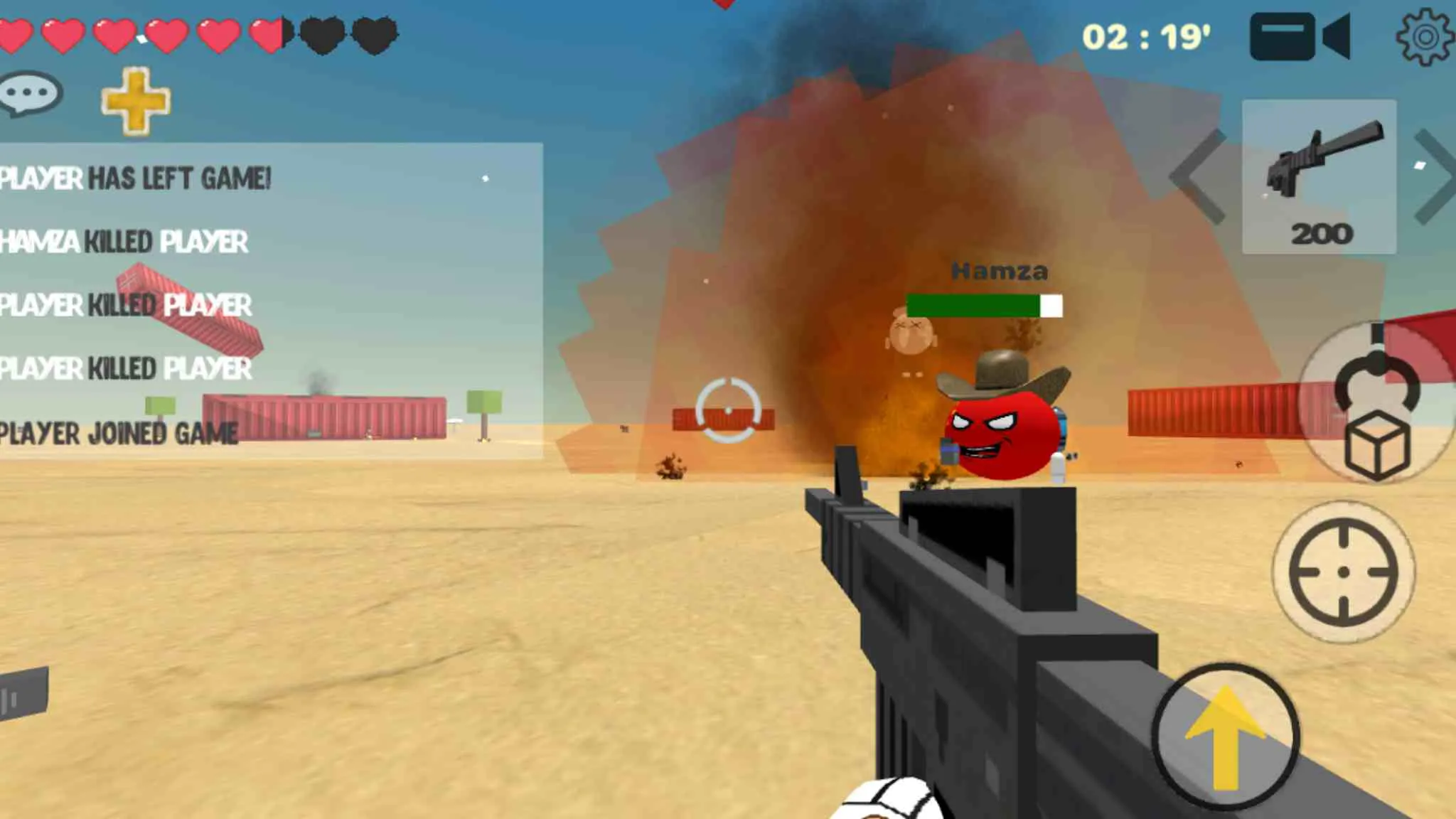The image size is (1456, 819).
Task: Click the 'PLAYER HAS LEFT GAME!' notification
Action: [x=135, y=180]
